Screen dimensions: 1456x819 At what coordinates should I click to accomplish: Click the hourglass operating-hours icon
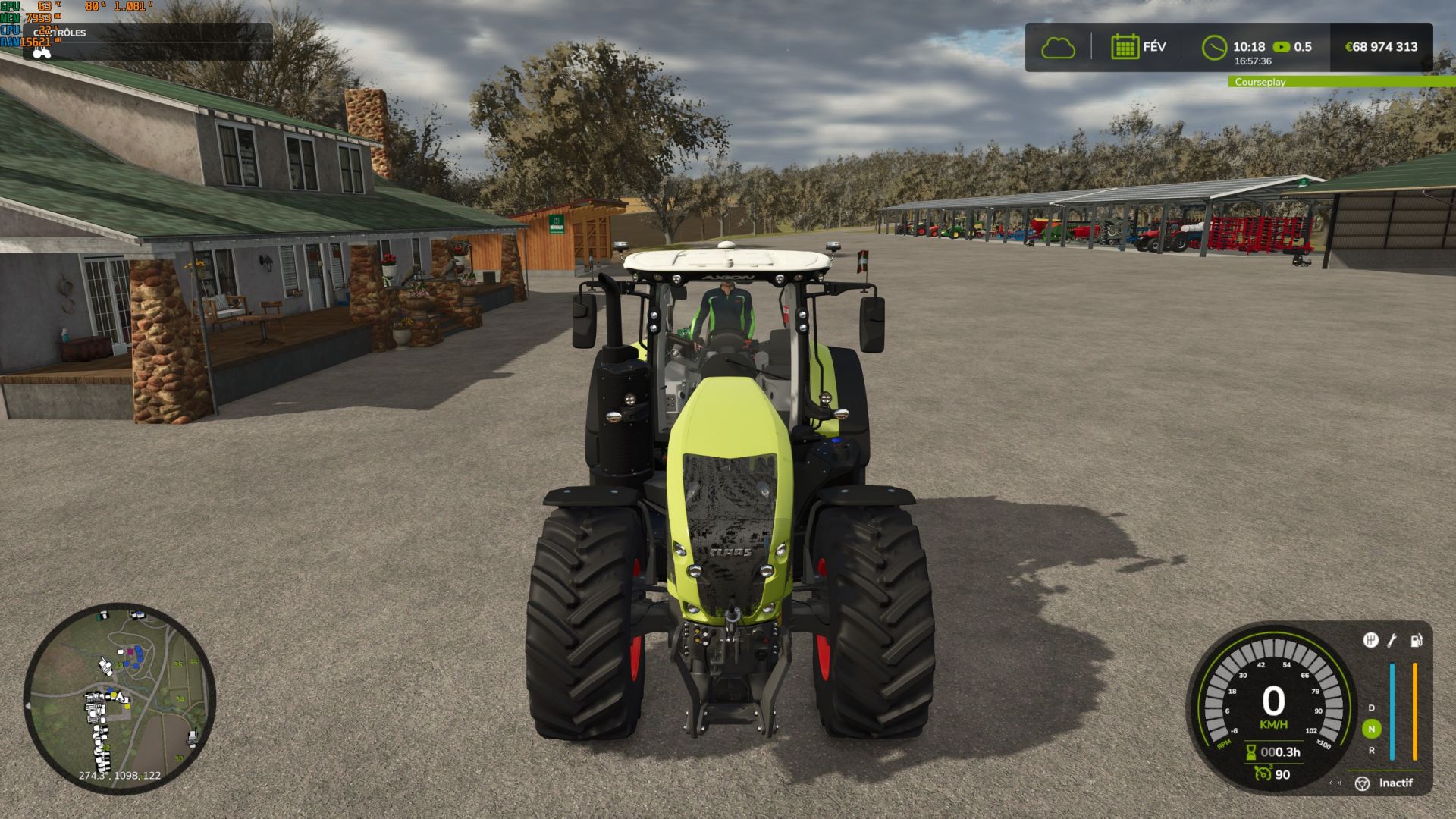pos(1250,752)
